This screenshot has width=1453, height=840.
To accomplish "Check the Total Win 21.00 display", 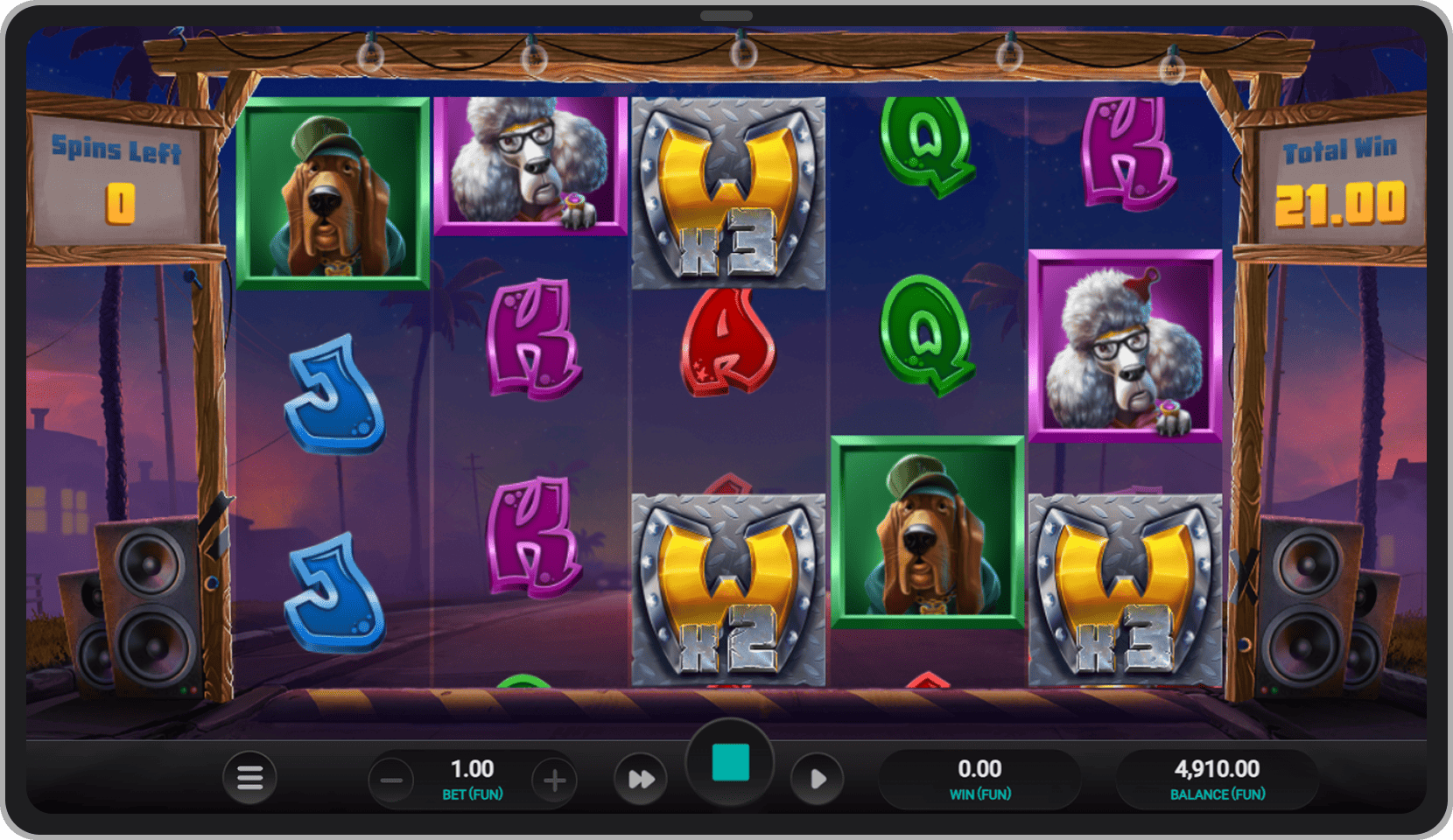I will point(1338,179).
